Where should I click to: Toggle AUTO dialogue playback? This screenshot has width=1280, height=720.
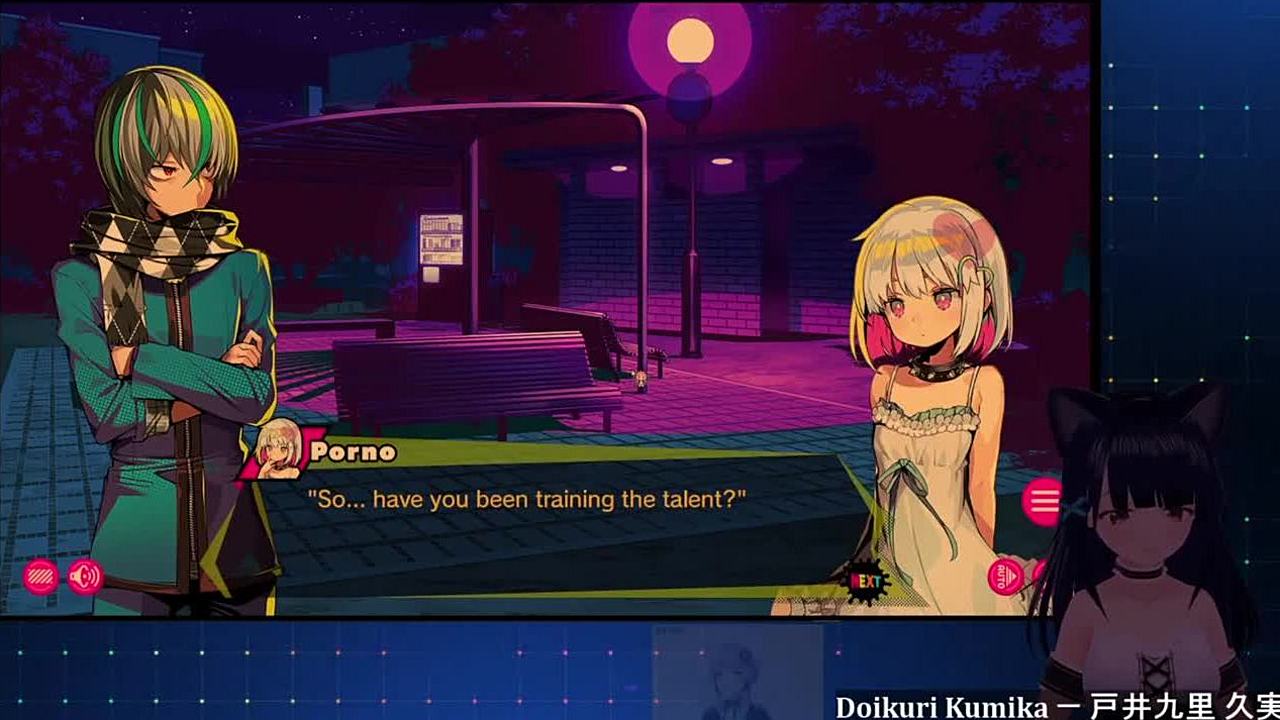pyautogui.click(x=1005, y=577)
